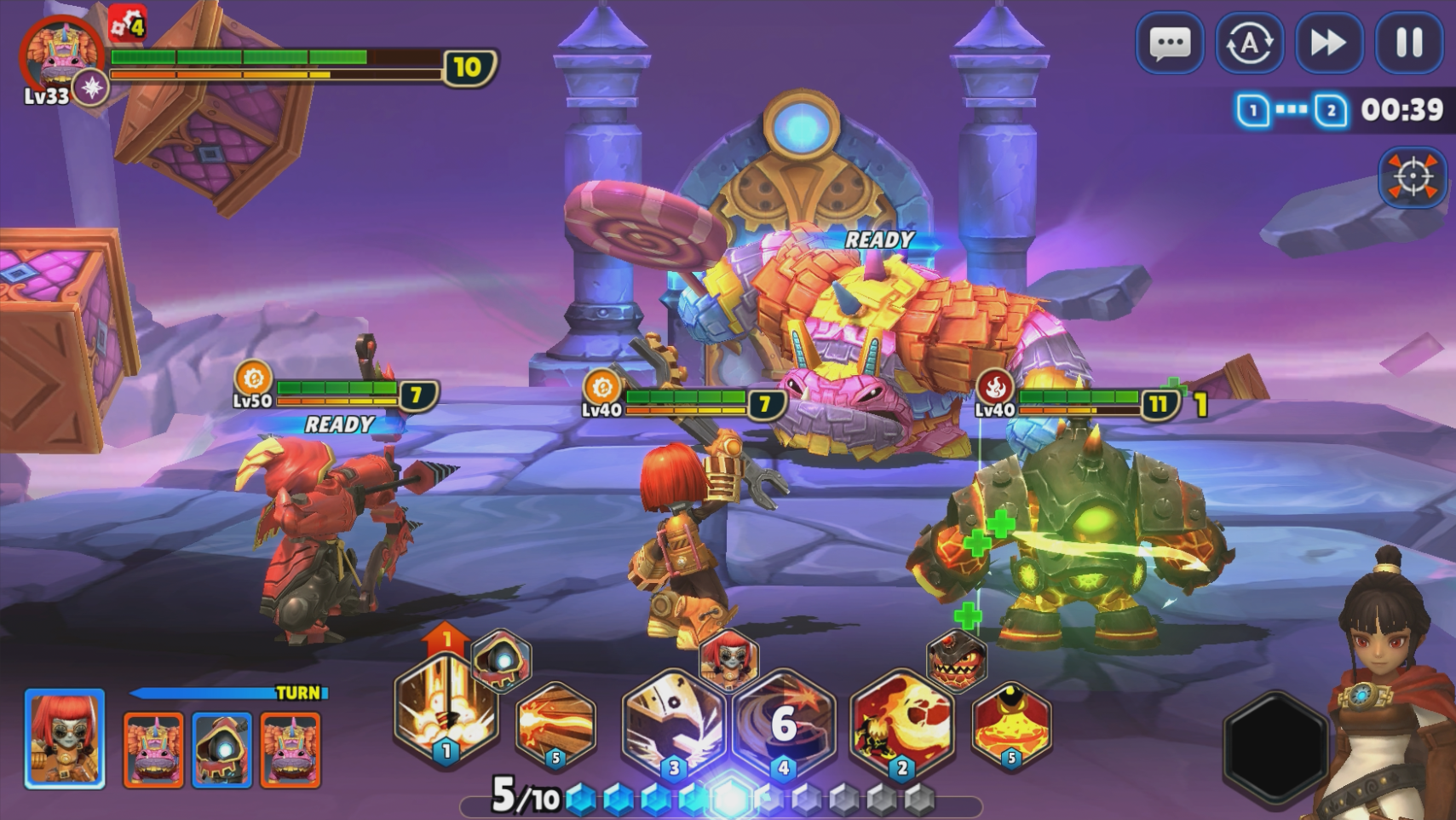Click the crosshair target focus button

[x=1412, y=177]
